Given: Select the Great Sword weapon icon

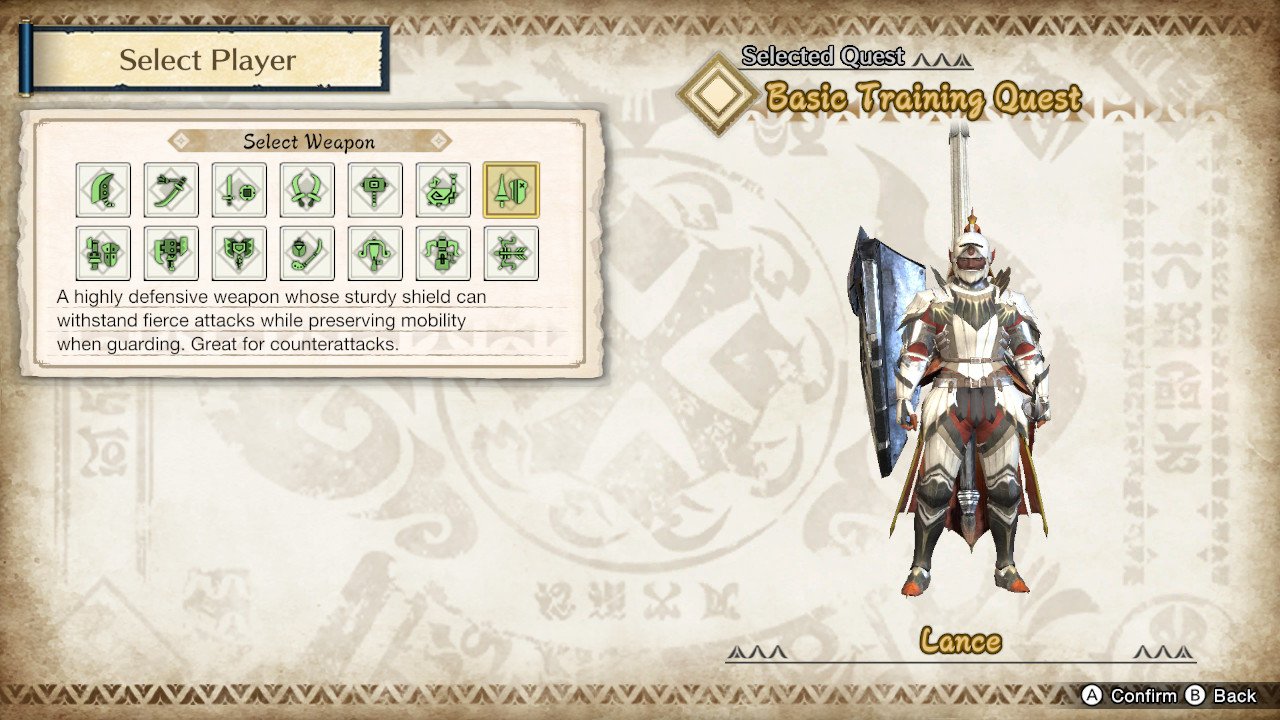Looking at the screenshot, I should coord(103,190).
